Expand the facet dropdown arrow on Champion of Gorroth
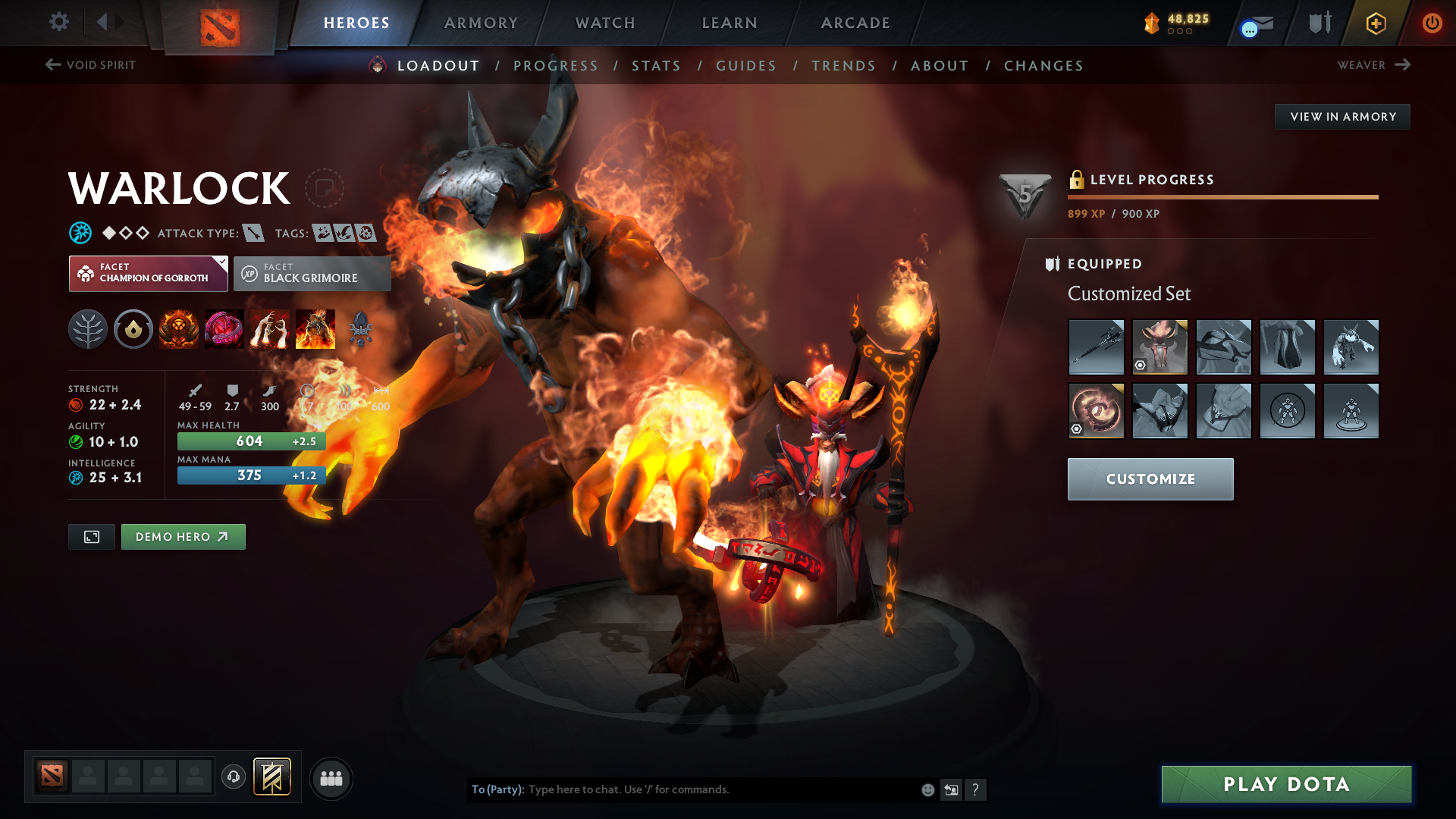The width and height of the screenshot is (1456, 819). click(x=220, y=263)
